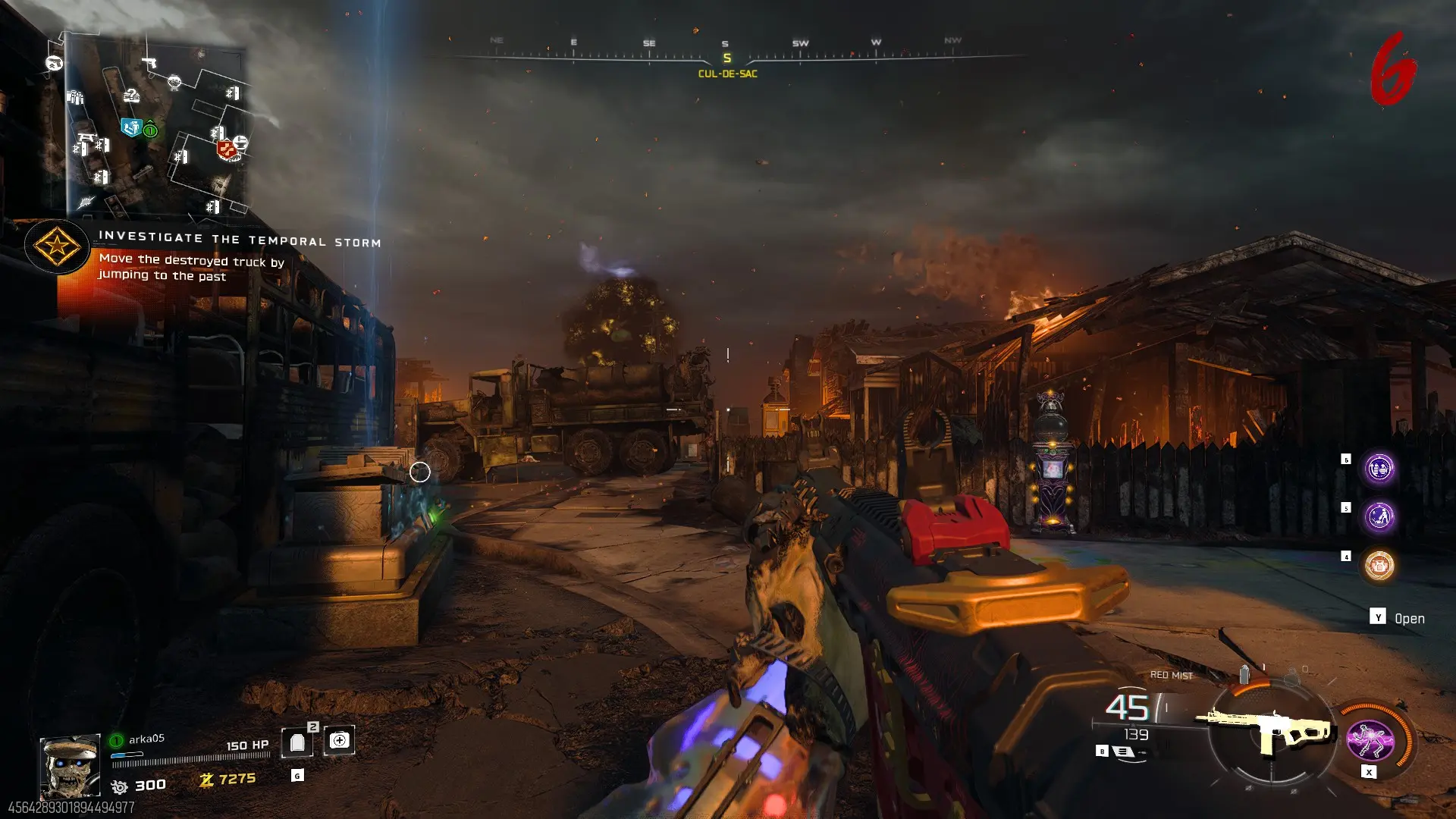Click the RED MIST weapon name label

point(1172,675)
